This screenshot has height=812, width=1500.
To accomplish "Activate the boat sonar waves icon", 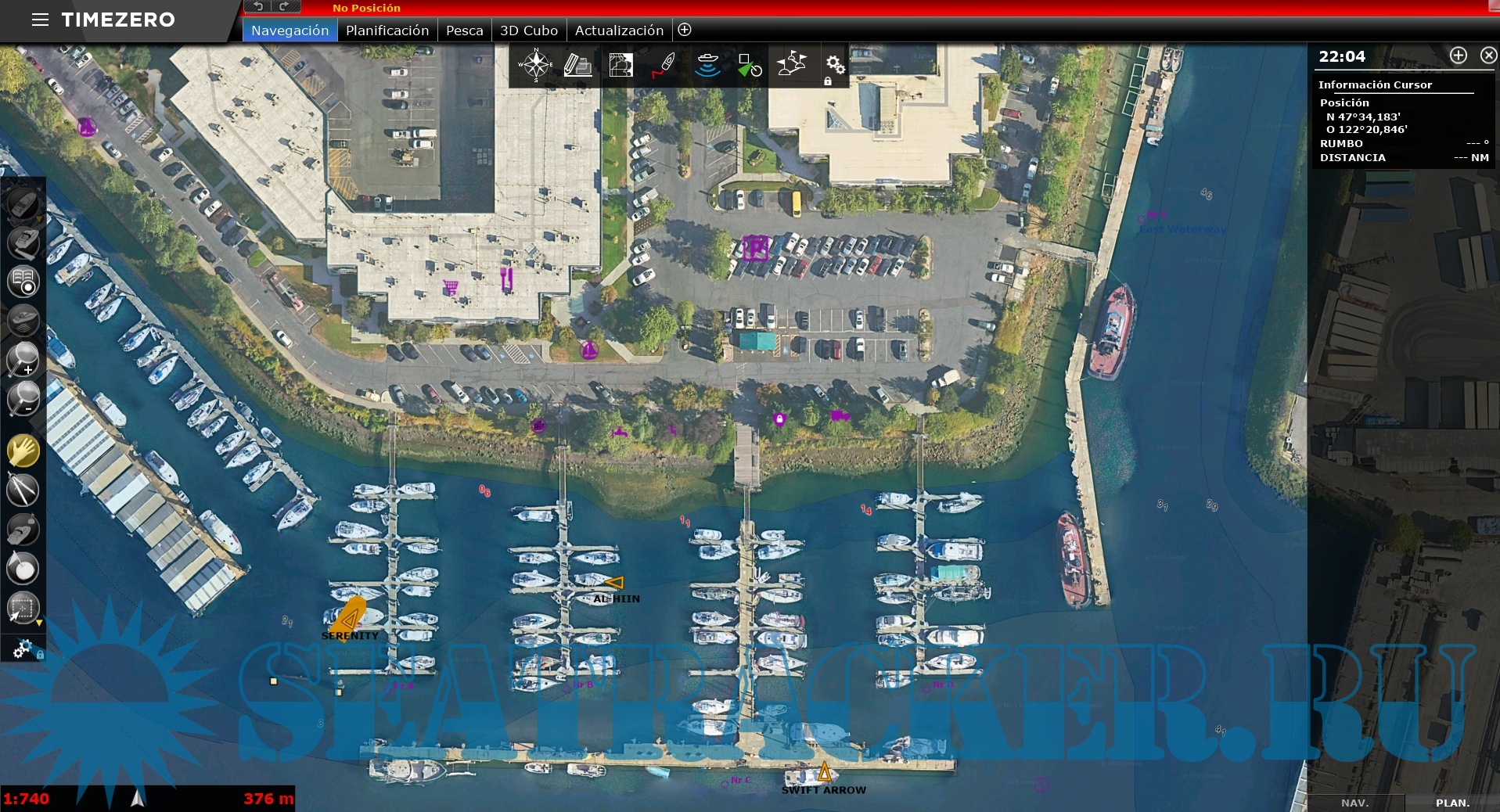I will 707,65.
